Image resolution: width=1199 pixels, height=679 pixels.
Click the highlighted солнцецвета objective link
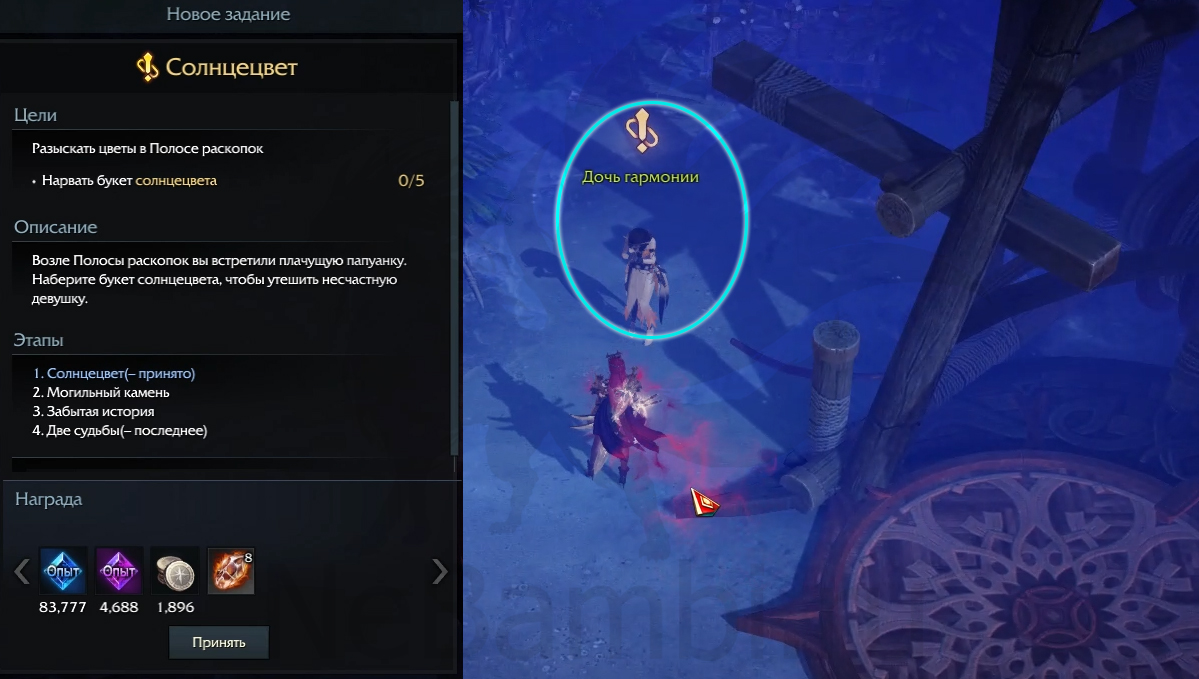[176, 181]
